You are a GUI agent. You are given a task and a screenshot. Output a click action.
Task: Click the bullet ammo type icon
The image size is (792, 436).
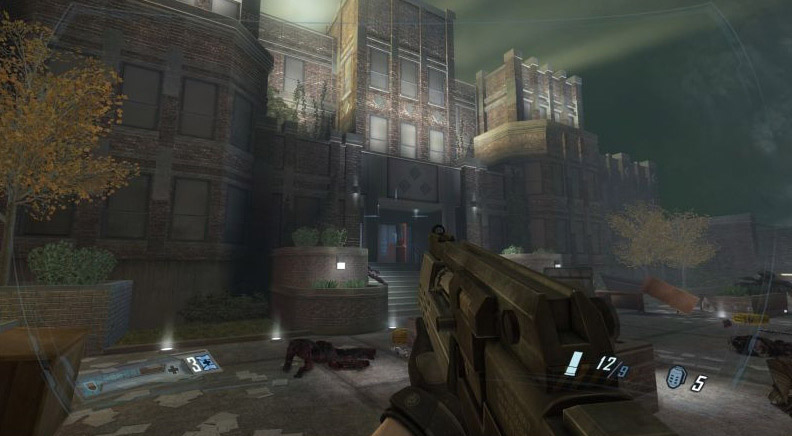pos(572,362)
